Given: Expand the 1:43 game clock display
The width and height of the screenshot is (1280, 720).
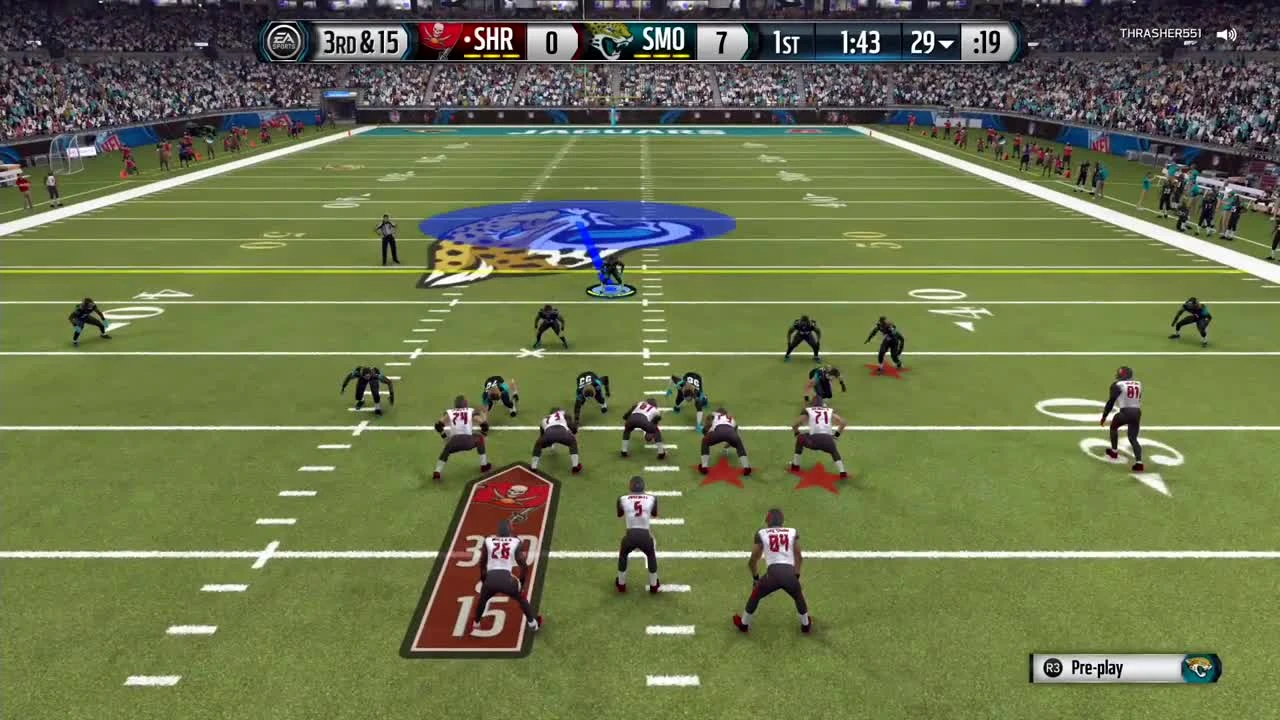Looking at the screenshot, I should click(x=862, y=41).
